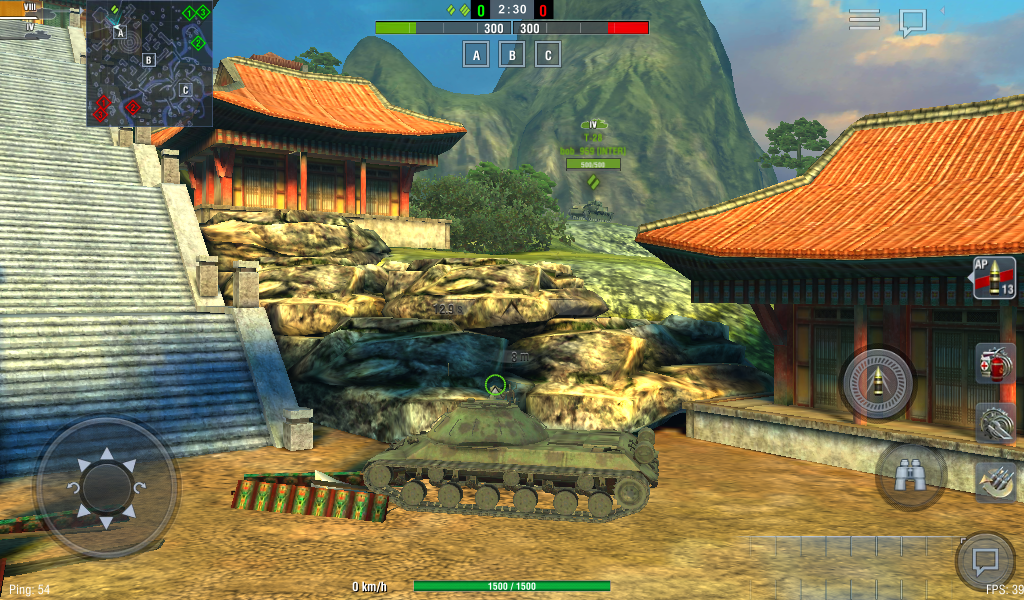Select capture base A indicator
Image resolution: width=1024 pixels, height=600 pixels.
(477, 54)
